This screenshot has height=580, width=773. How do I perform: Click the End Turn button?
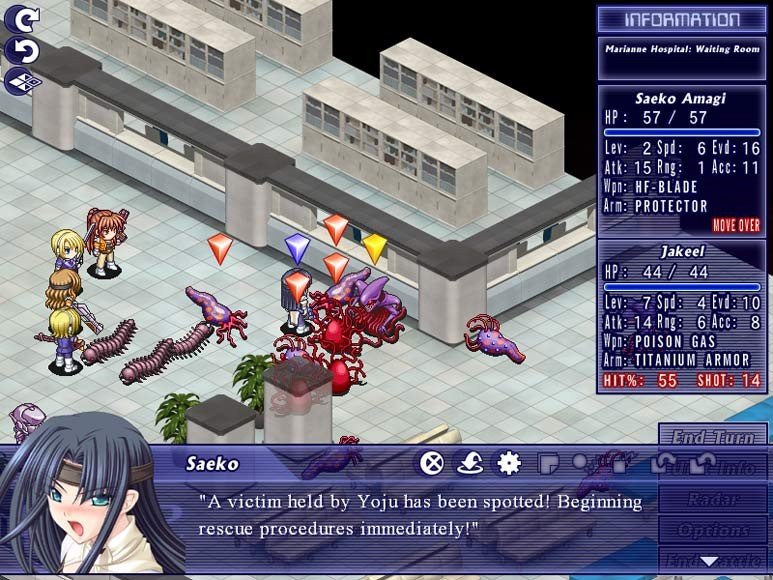(713, 437)
